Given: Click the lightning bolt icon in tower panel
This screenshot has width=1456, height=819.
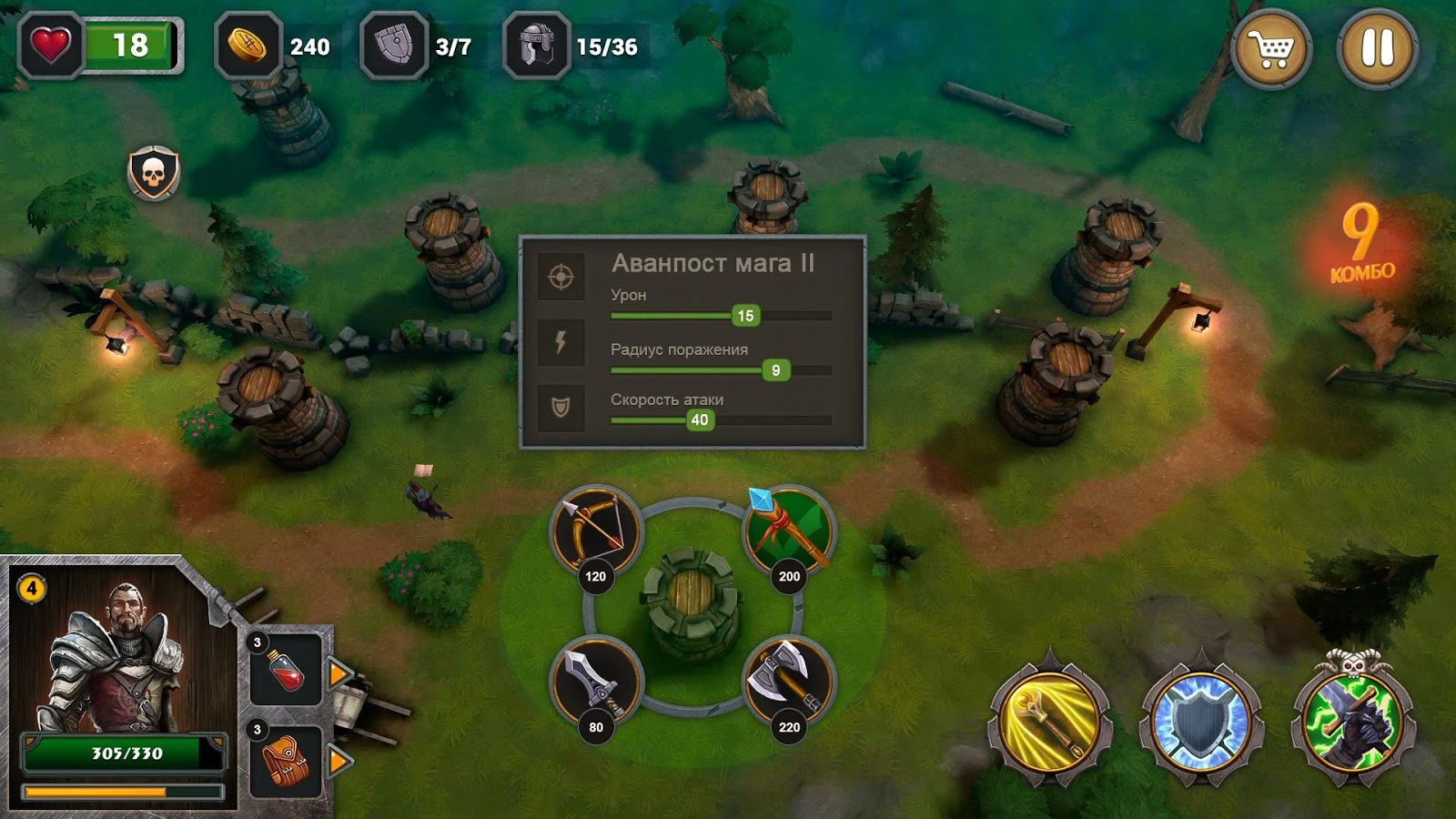Looking at the screenshot, I should pyautogui.click(x=561, y=342).
